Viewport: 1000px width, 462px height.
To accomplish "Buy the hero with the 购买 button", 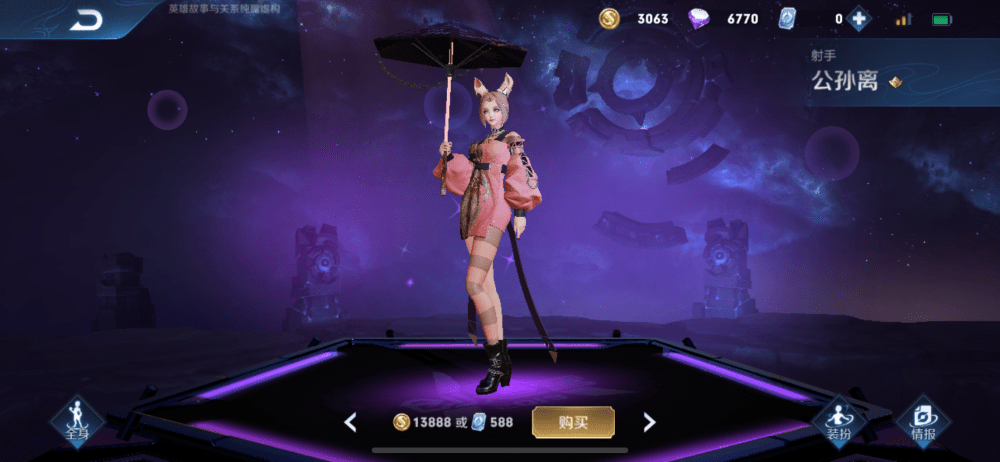I will tap(573, 422).
